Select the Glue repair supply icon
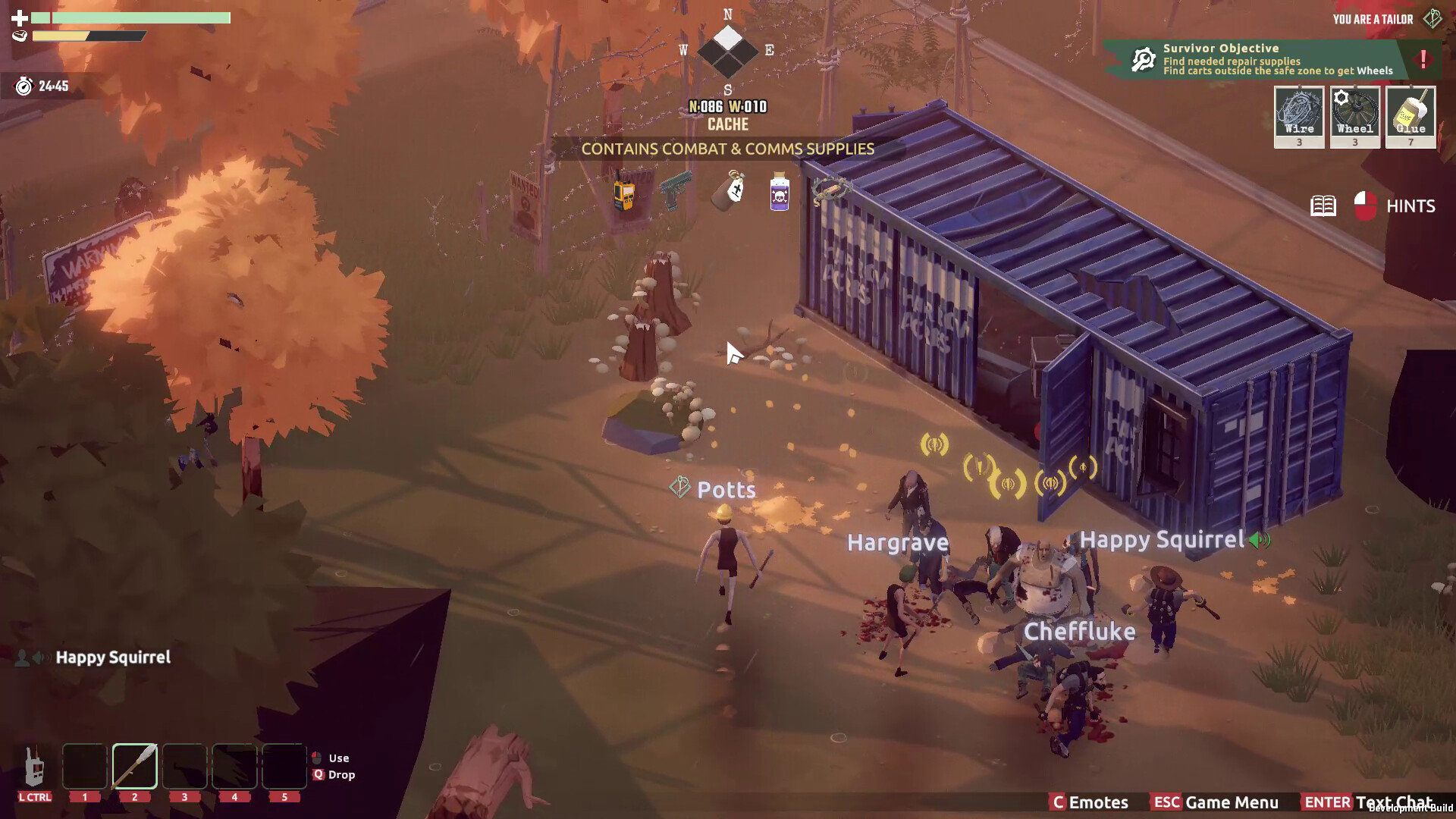This screenshot has width=1456, height=819. (1410, 116)
